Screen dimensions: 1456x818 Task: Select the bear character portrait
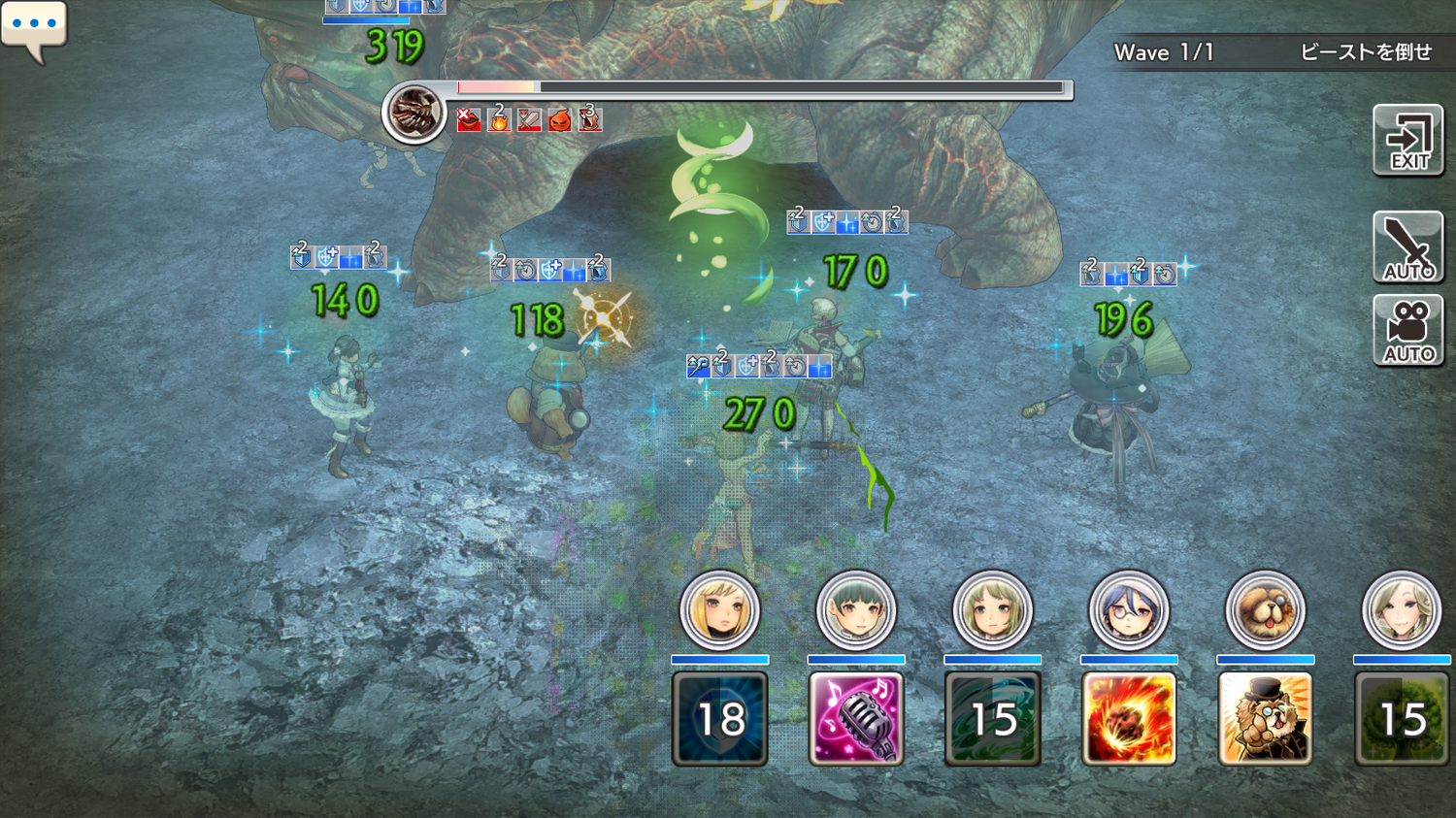pyautogui.click(x=1265, y=610)
